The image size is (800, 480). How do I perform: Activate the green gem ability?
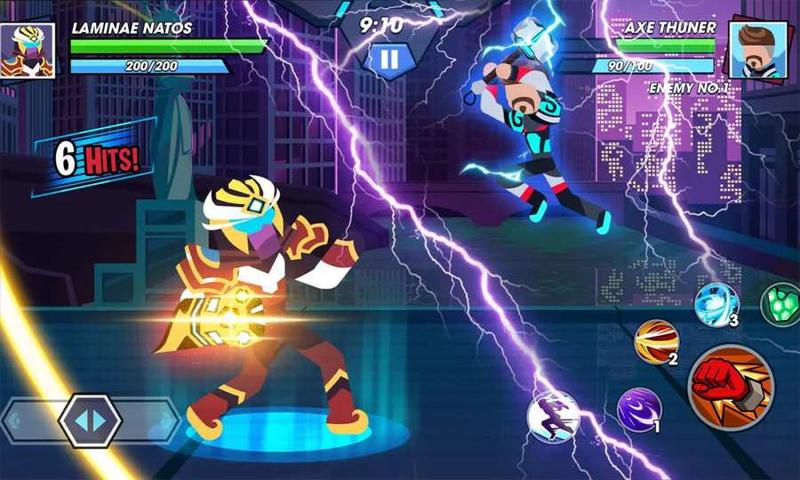(x=782, y=304)
